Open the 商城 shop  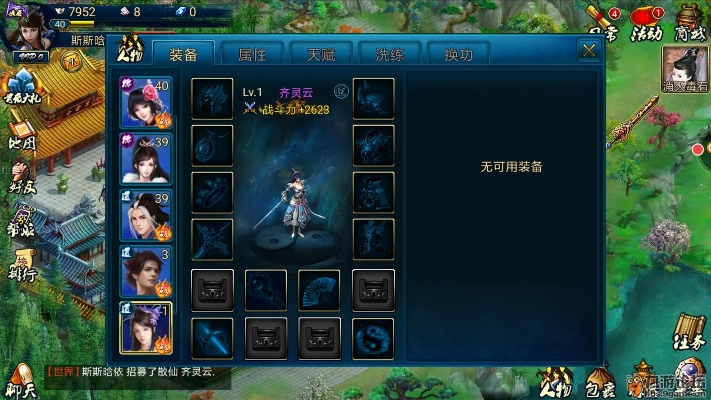[x=691, y=22]
